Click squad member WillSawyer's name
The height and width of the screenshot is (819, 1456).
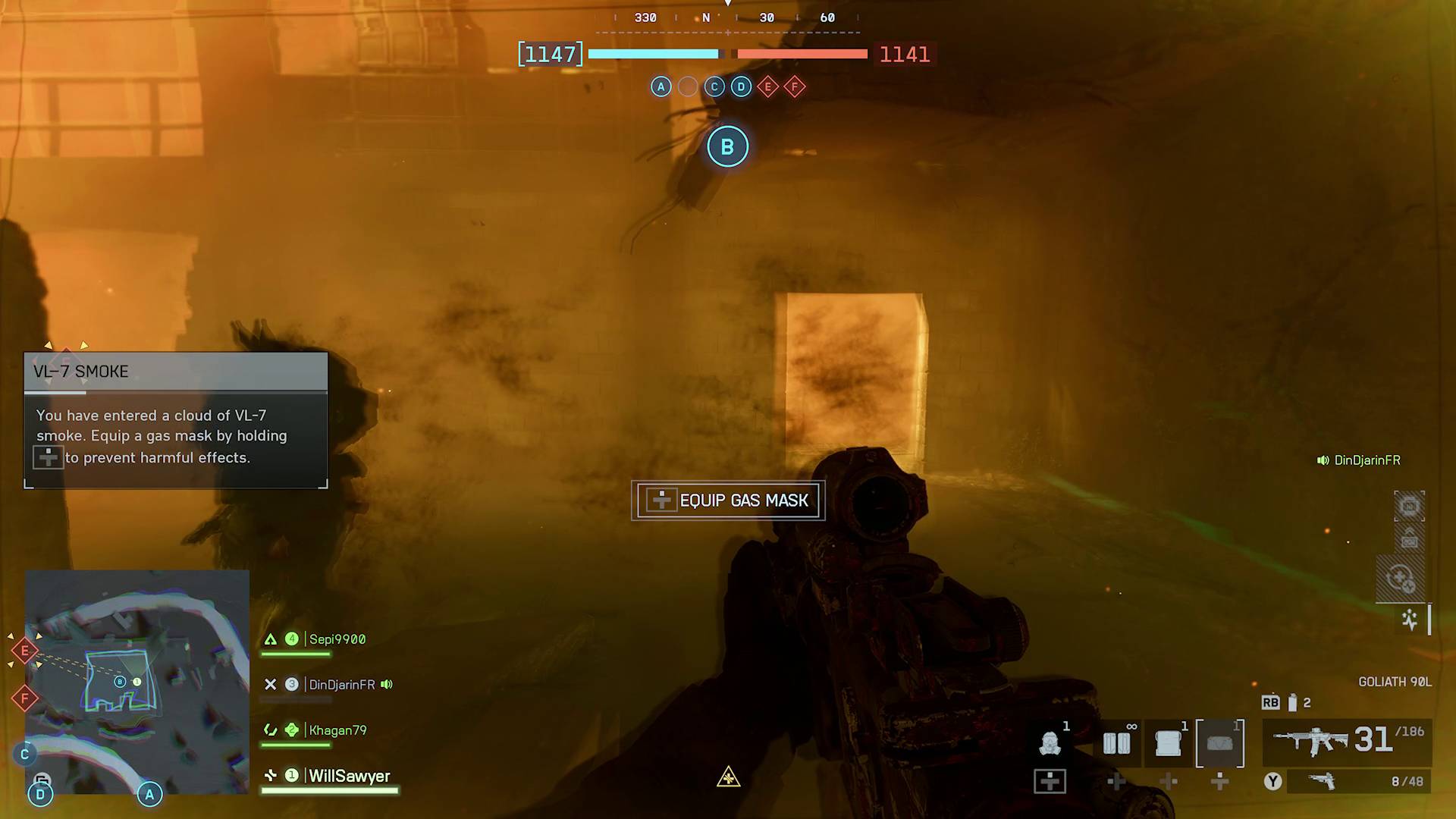click(x=347, y=776)
